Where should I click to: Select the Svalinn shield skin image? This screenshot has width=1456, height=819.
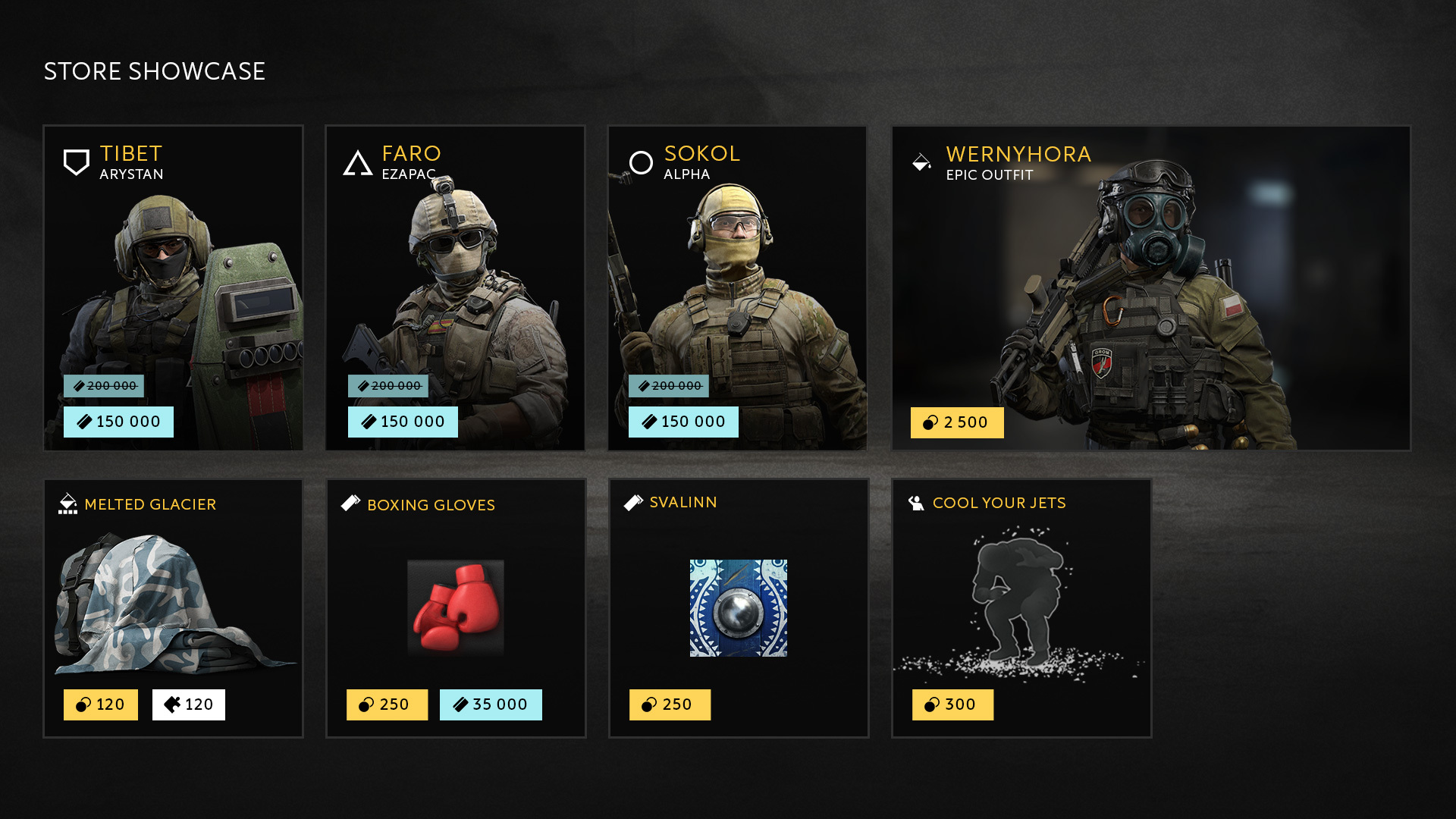point(738,607)
